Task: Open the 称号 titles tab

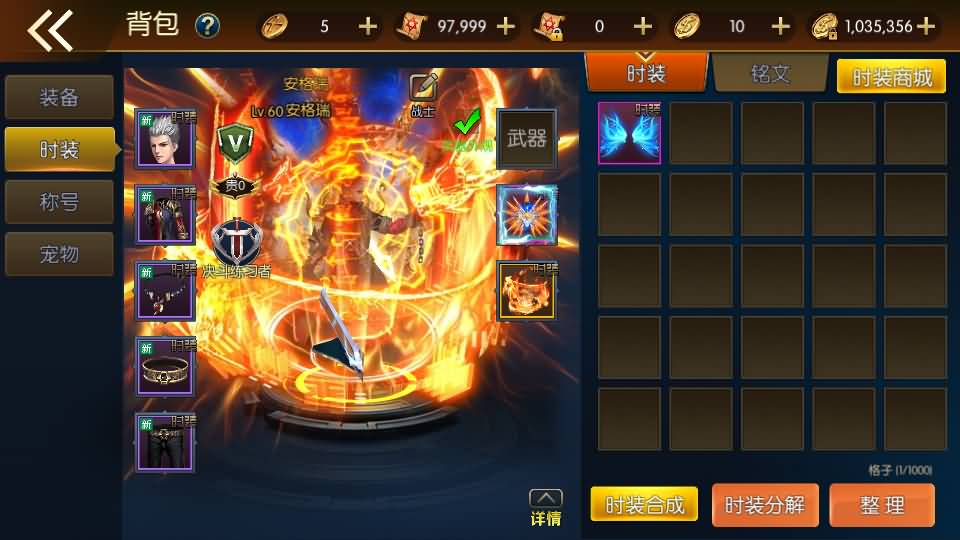Action: coord(59,201)
